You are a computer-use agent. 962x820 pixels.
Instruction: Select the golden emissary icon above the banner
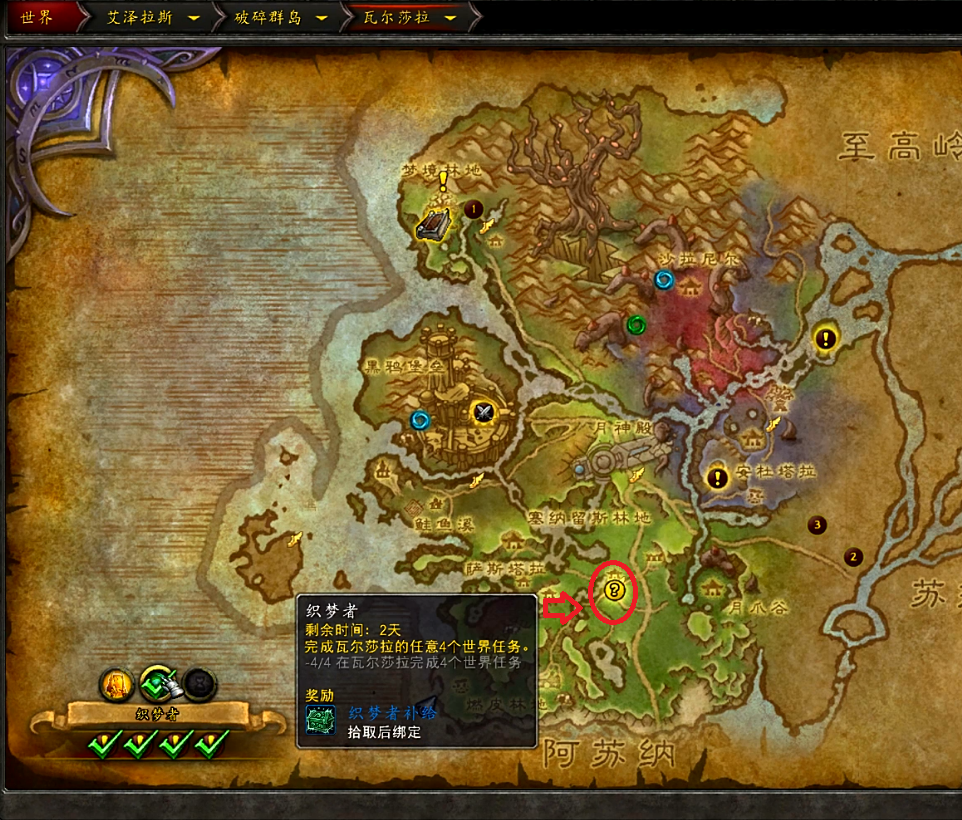(x=116, y=685)
